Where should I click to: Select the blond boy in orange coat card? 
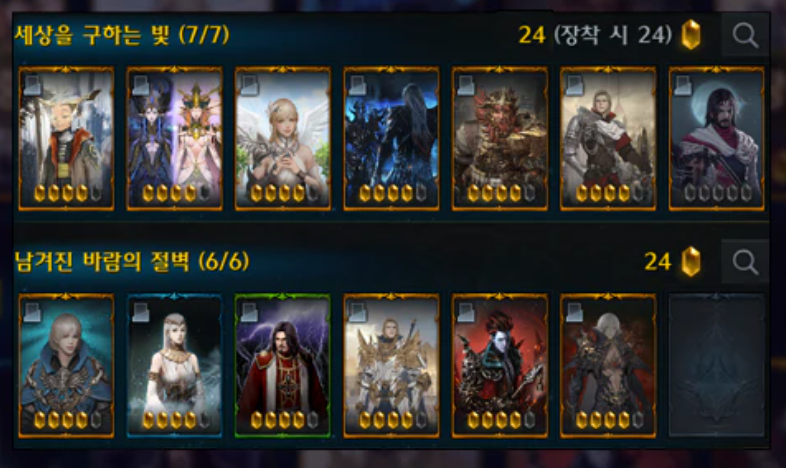point(66,138)
